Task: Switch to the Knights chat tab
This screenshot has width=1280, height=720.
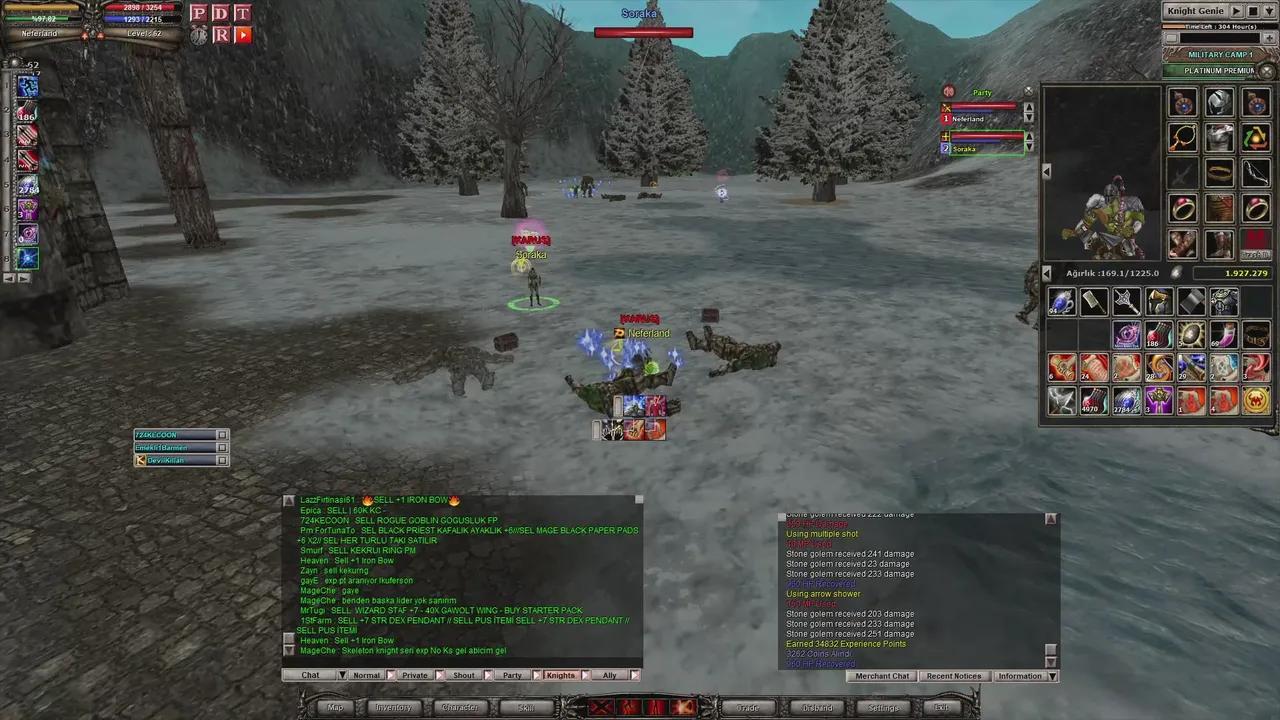Action: (560, 675)
